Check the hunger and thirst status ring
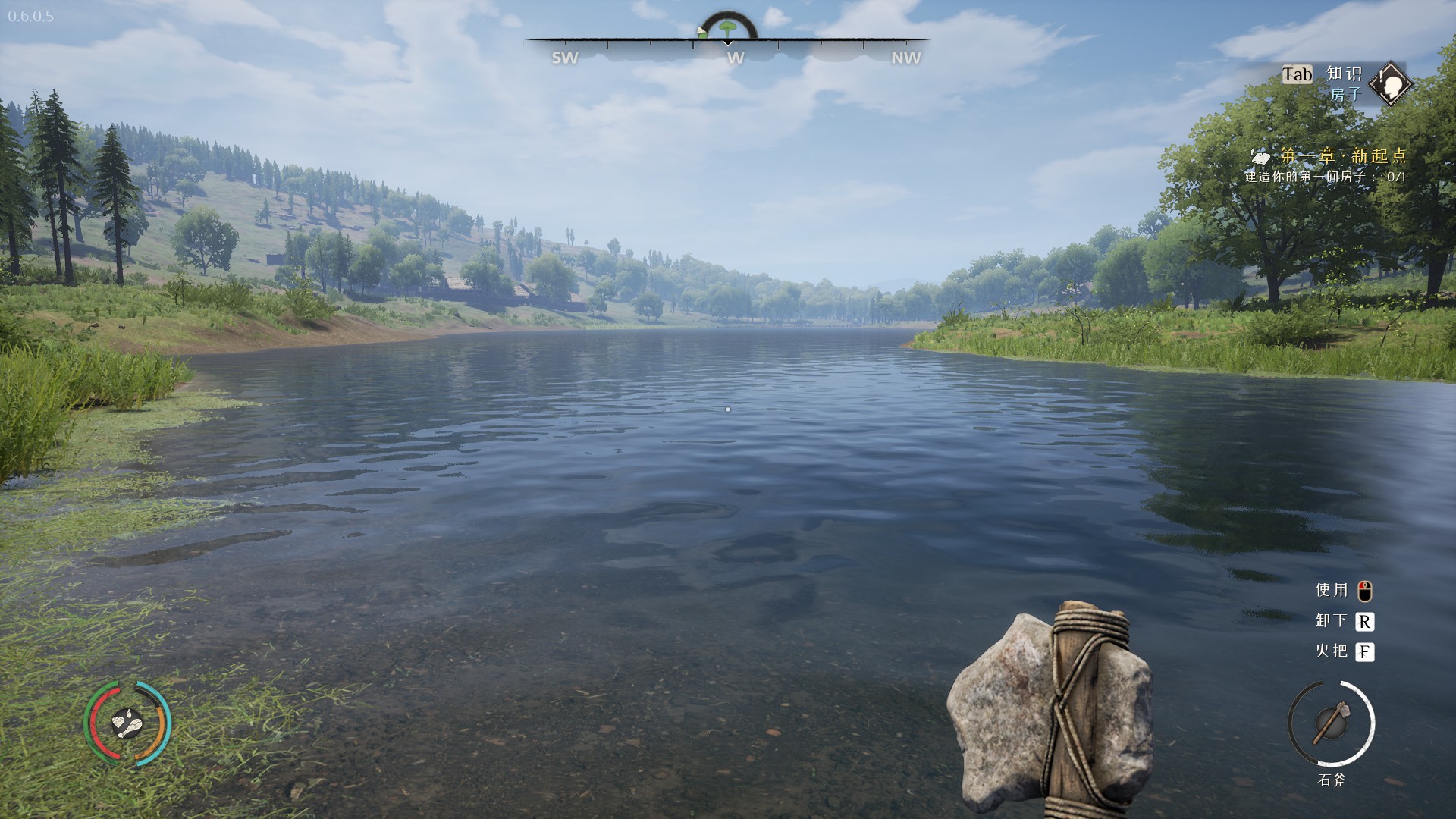The image size is (1456, 819). click(x=127, y=723)
